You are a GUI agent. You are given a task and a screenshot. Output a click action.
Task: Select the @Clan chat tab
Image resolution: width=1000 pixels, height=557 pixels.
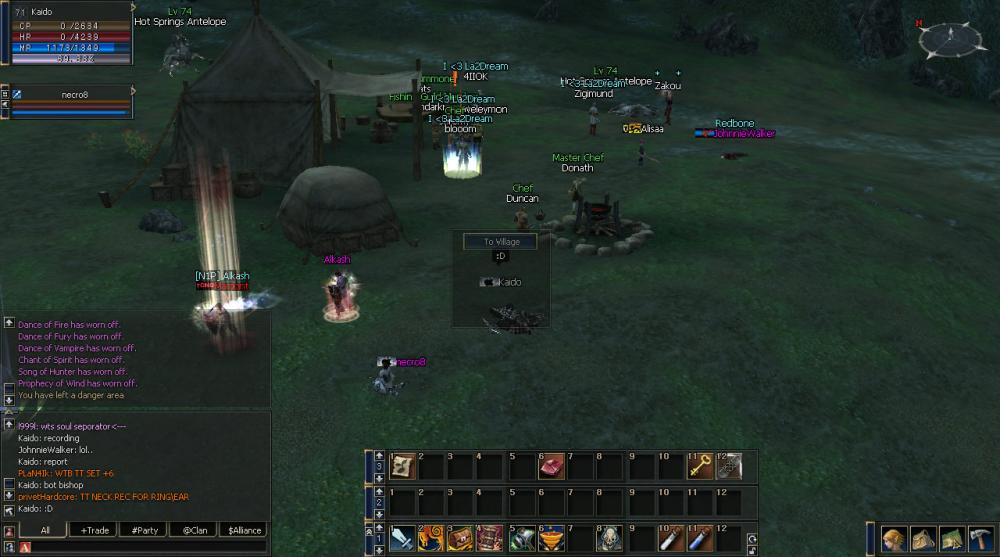[194, 530]
